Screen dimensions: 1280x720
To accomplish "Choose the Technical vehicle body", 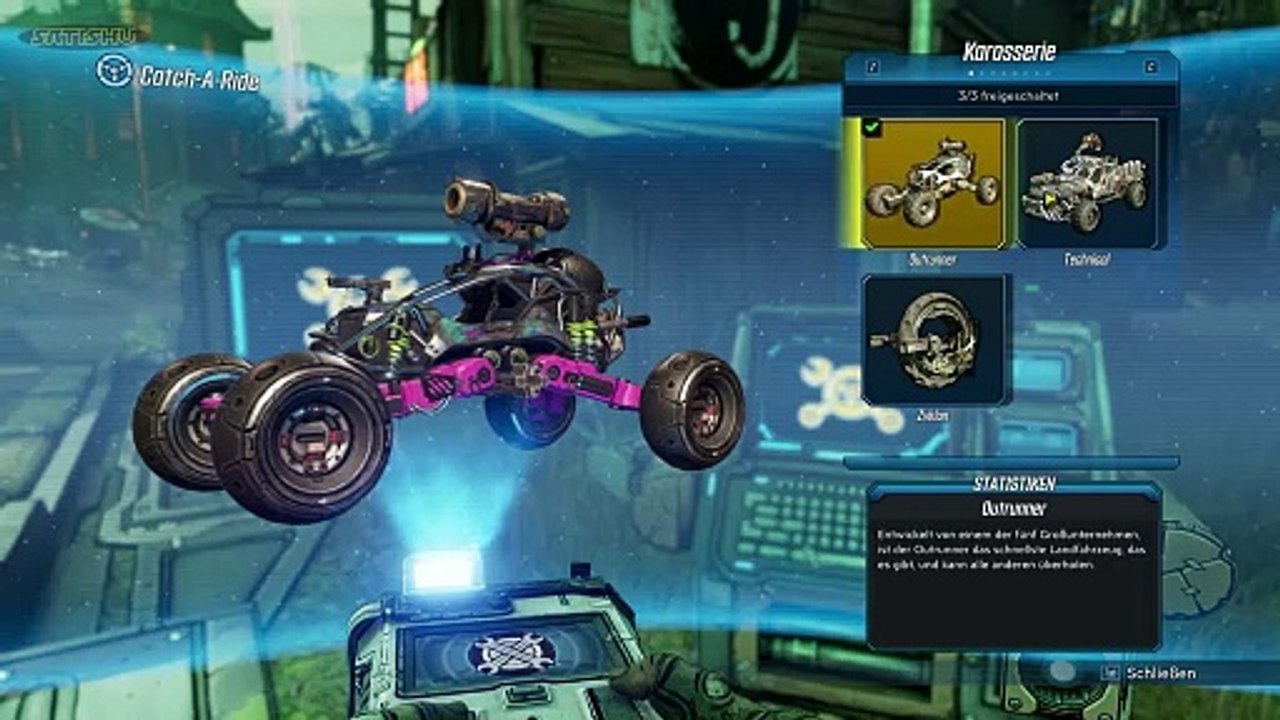I will click(1088, 183).
